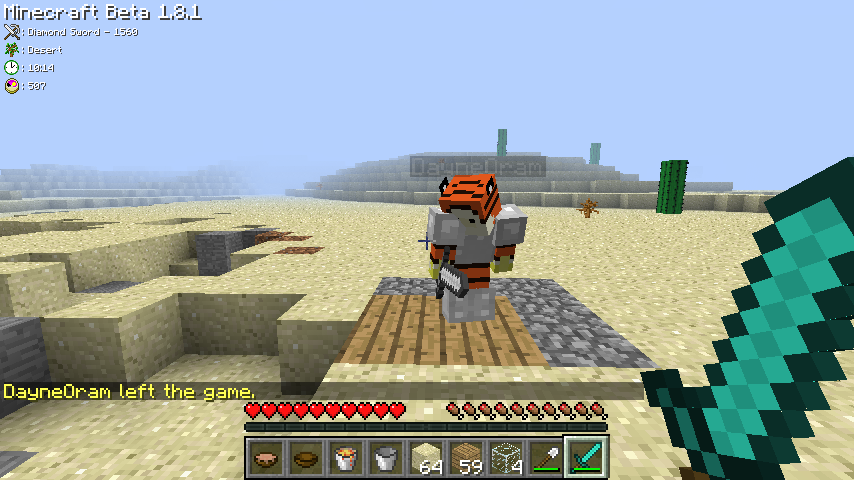Screen dimensions: 854x480
Task: Pick the sand block stack of 64
Action: 426,458
